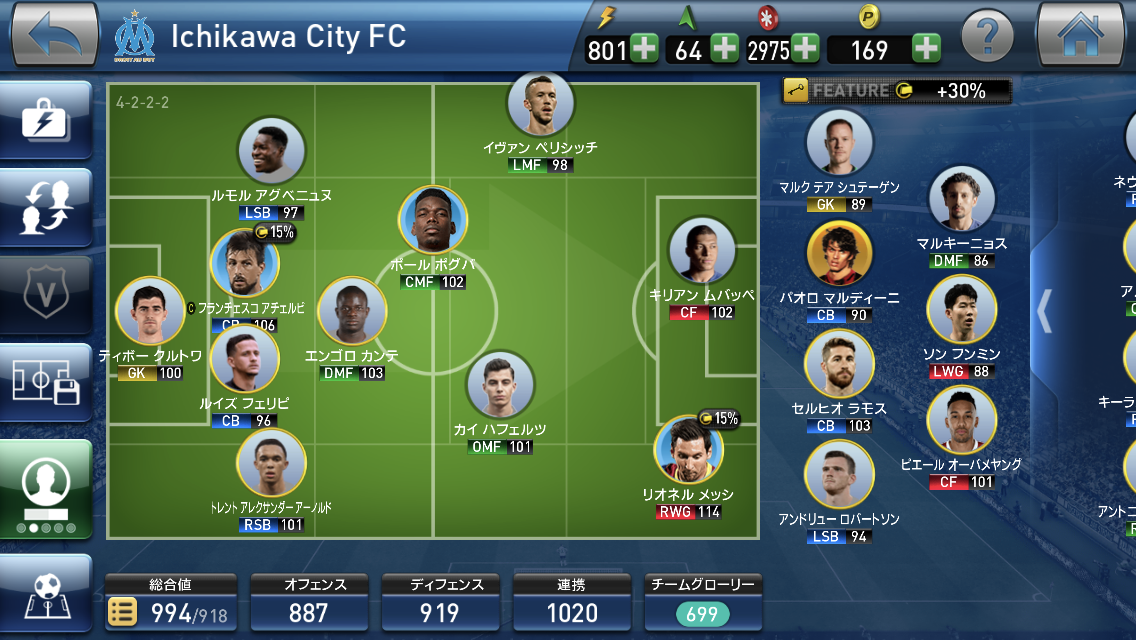Image resolution: width=1136 pixels, height=640 pixels.
Task: Pick N'Golo Kanté DMF player
Action: pyautogui.click(x=352, y=312)
